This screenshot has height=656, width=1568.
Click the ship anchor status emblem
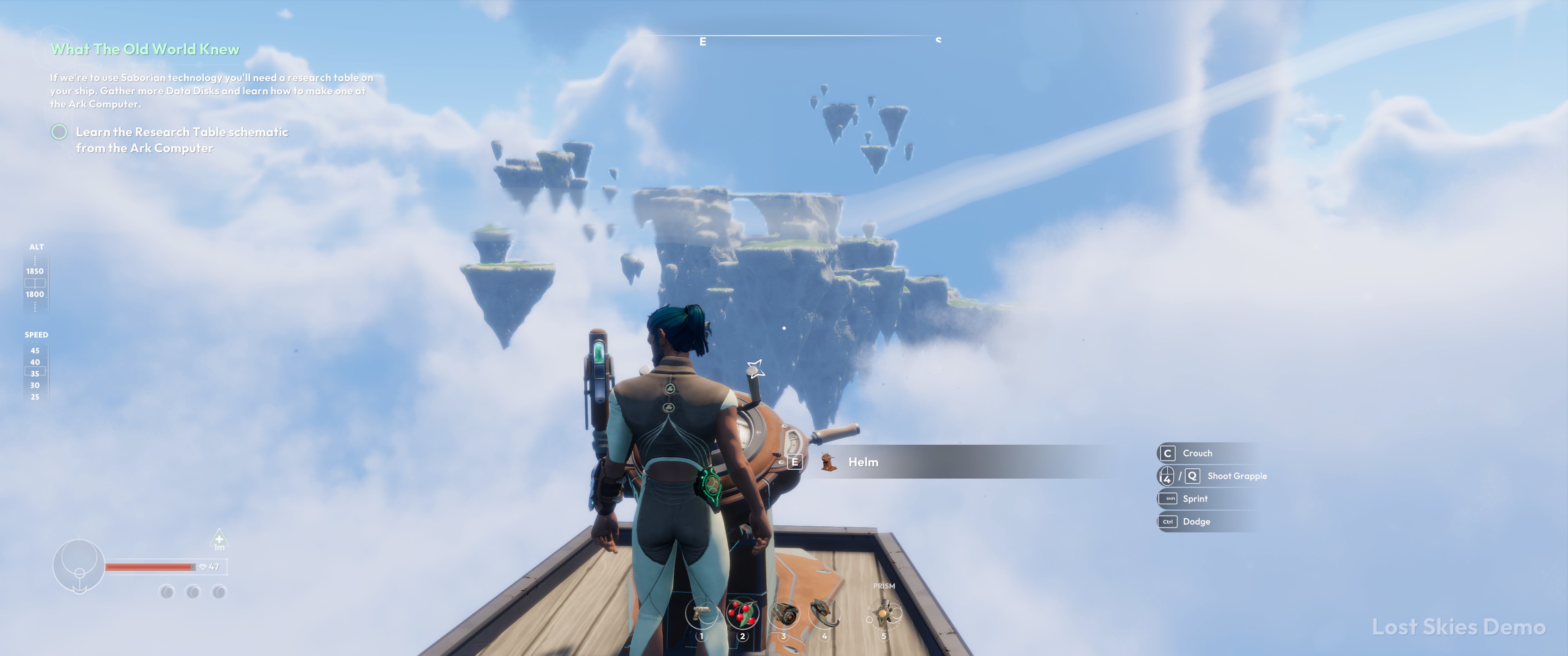[x=79, y=566]
